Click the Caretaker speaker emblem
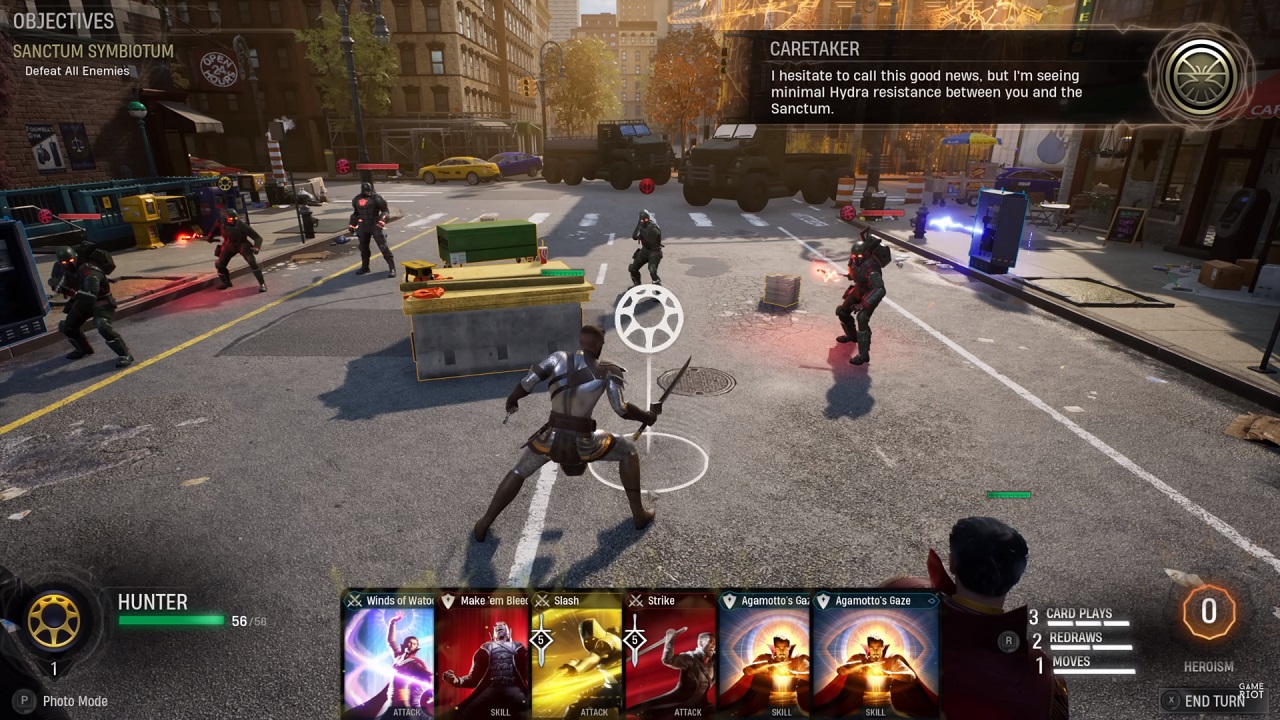Screen dimensions: 1280x720 1200,78
